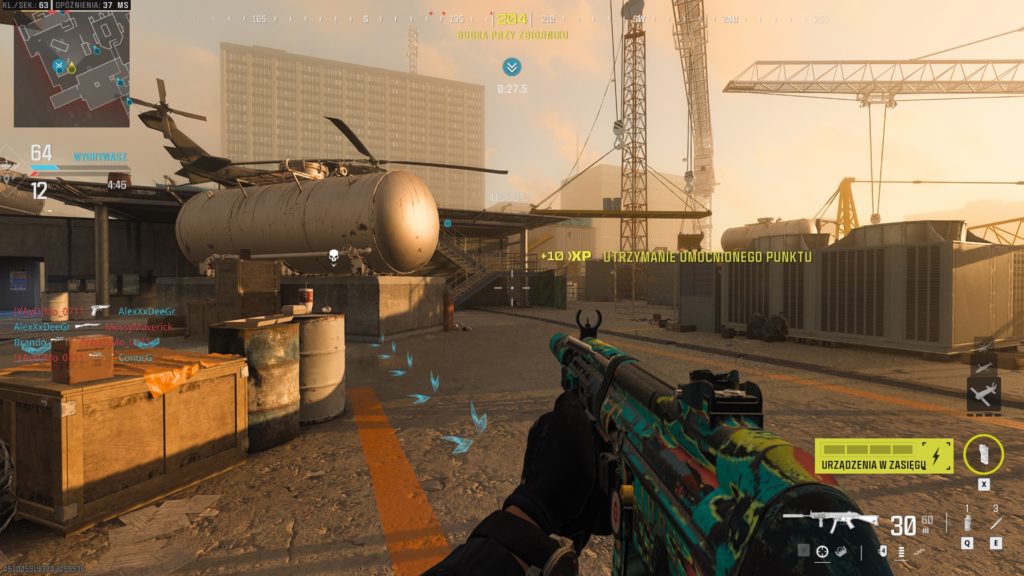Select the tactical grenade icon
This screenshot has width=1024, height=576.
click(x=968, y=523)
